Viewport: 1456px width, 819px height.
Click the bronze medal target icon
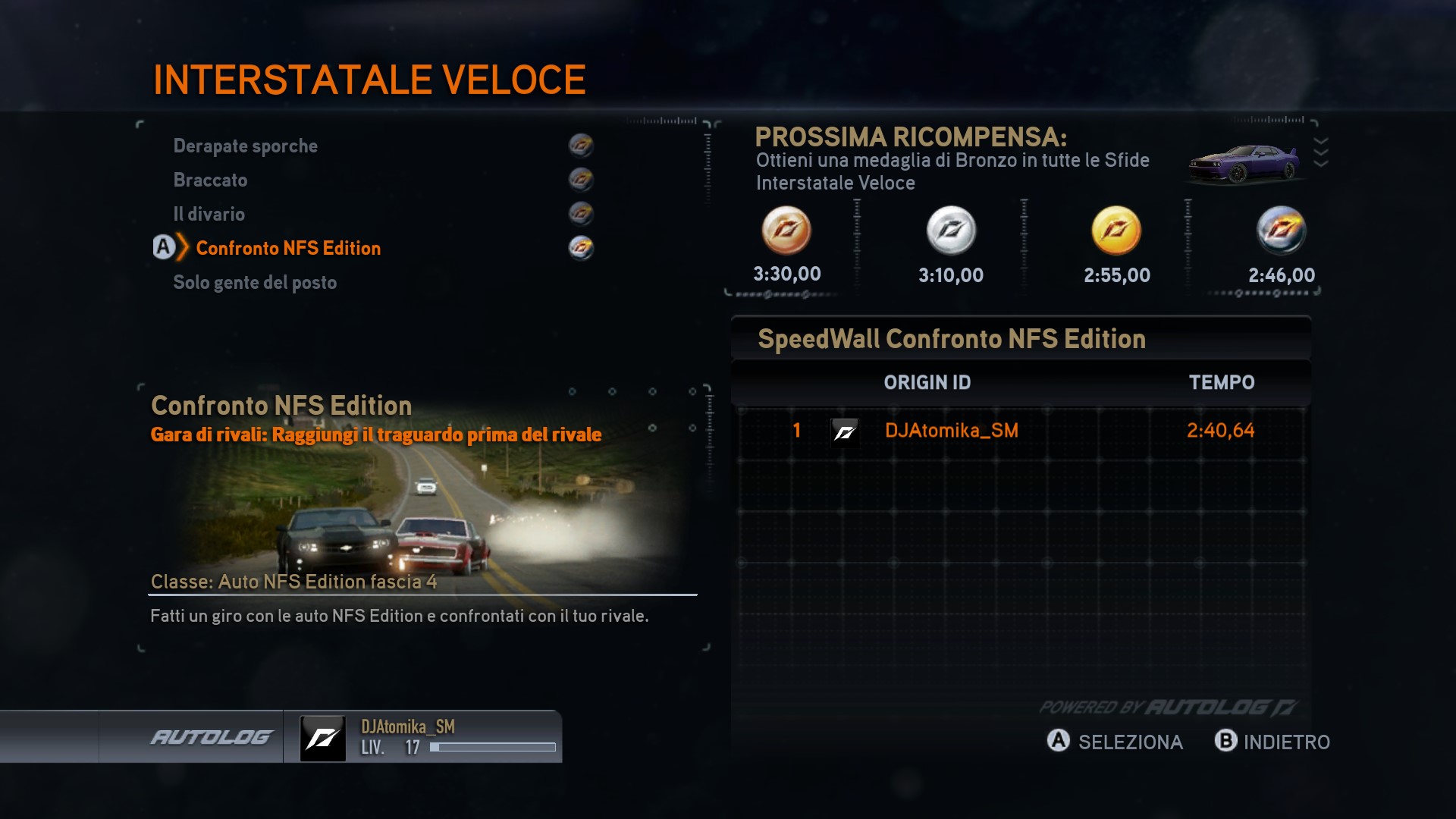pos(786,231)
